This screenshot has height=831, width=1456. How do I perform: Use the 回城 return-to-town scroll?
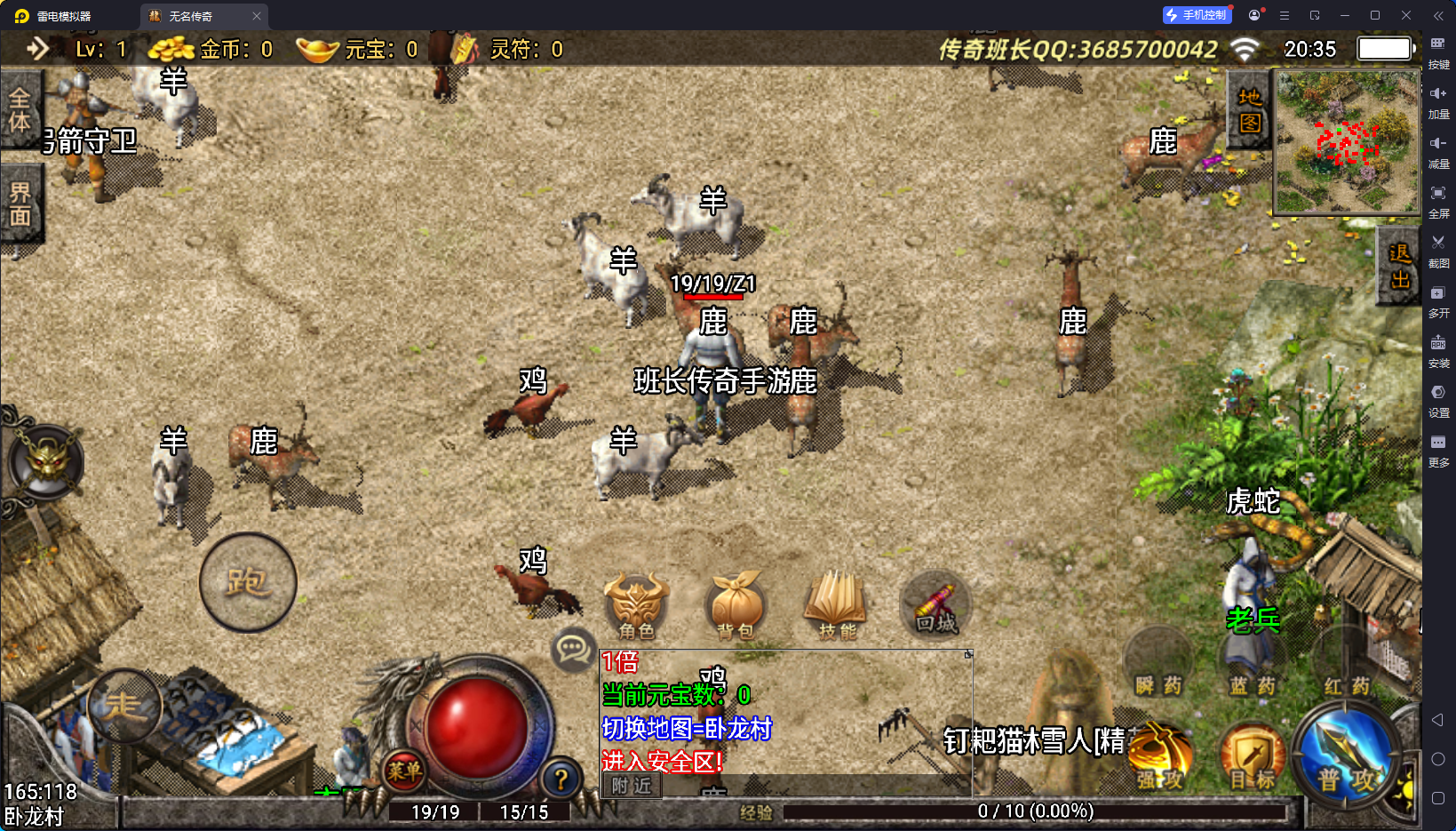(935, 604)
